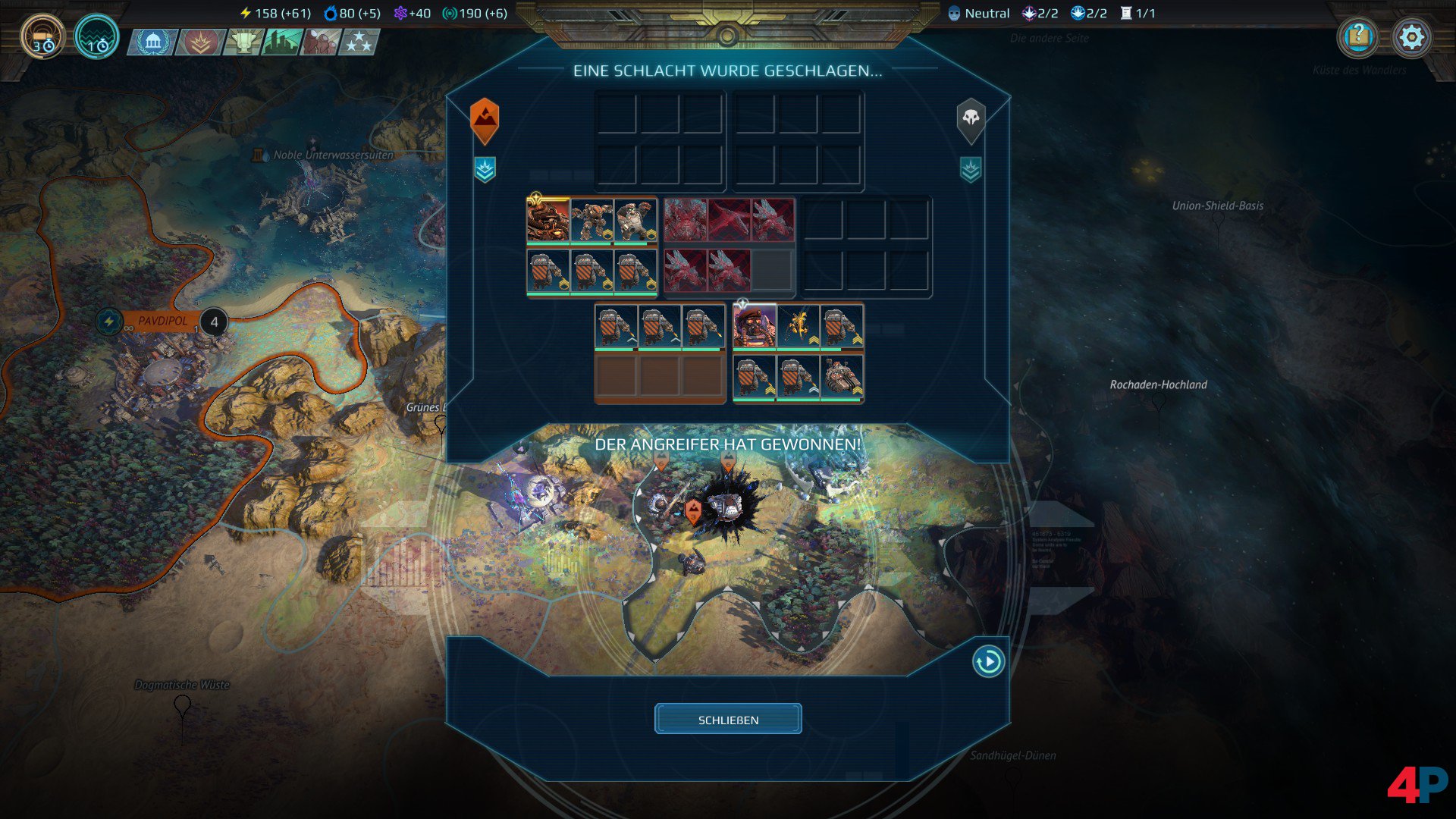This screenshot has height=819, width=1456.
Task: Click the attacker's blue rank chevron badge
Action: pos(485,169)
